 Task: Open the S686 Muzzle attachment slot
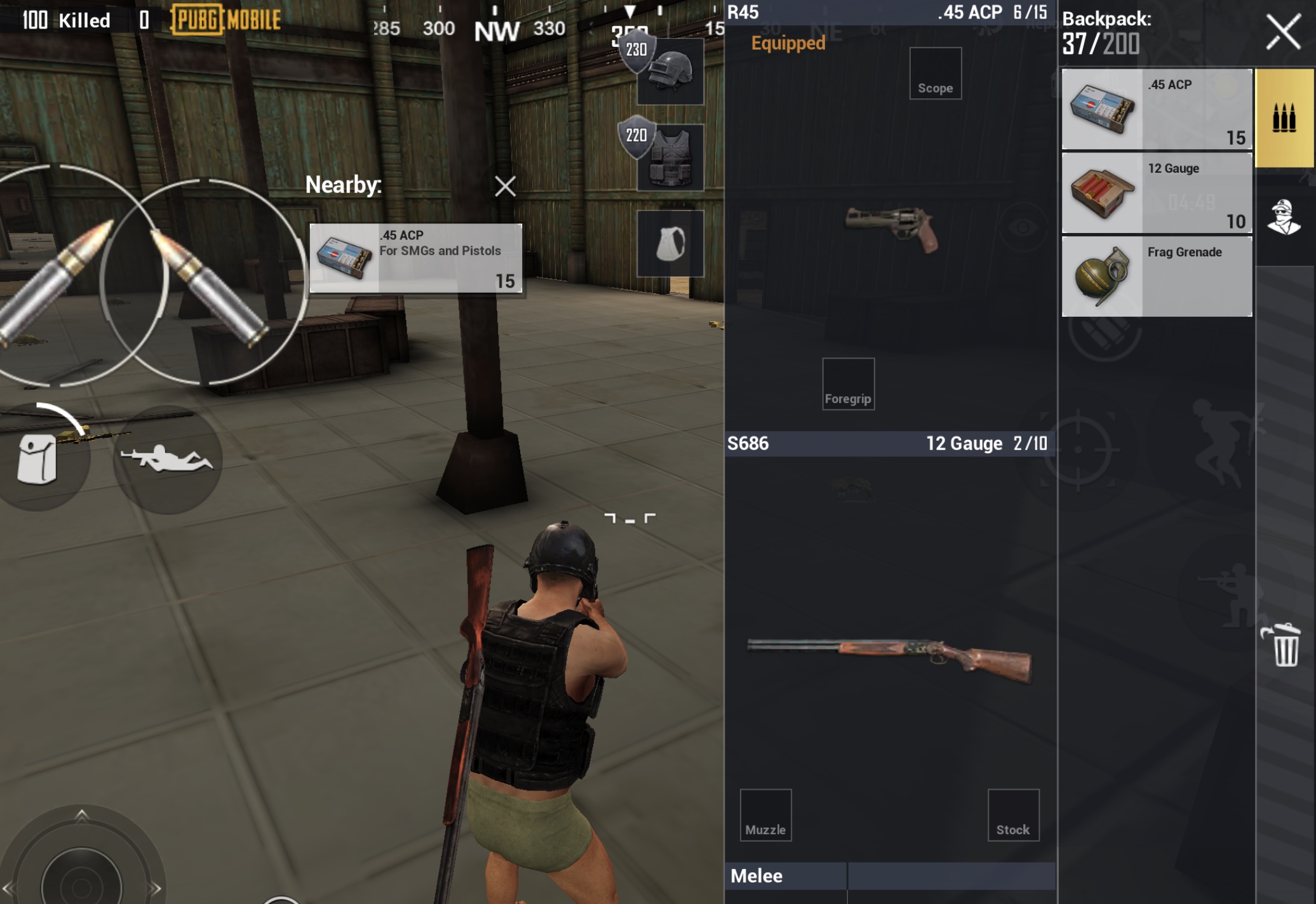(x=765, y=815)
